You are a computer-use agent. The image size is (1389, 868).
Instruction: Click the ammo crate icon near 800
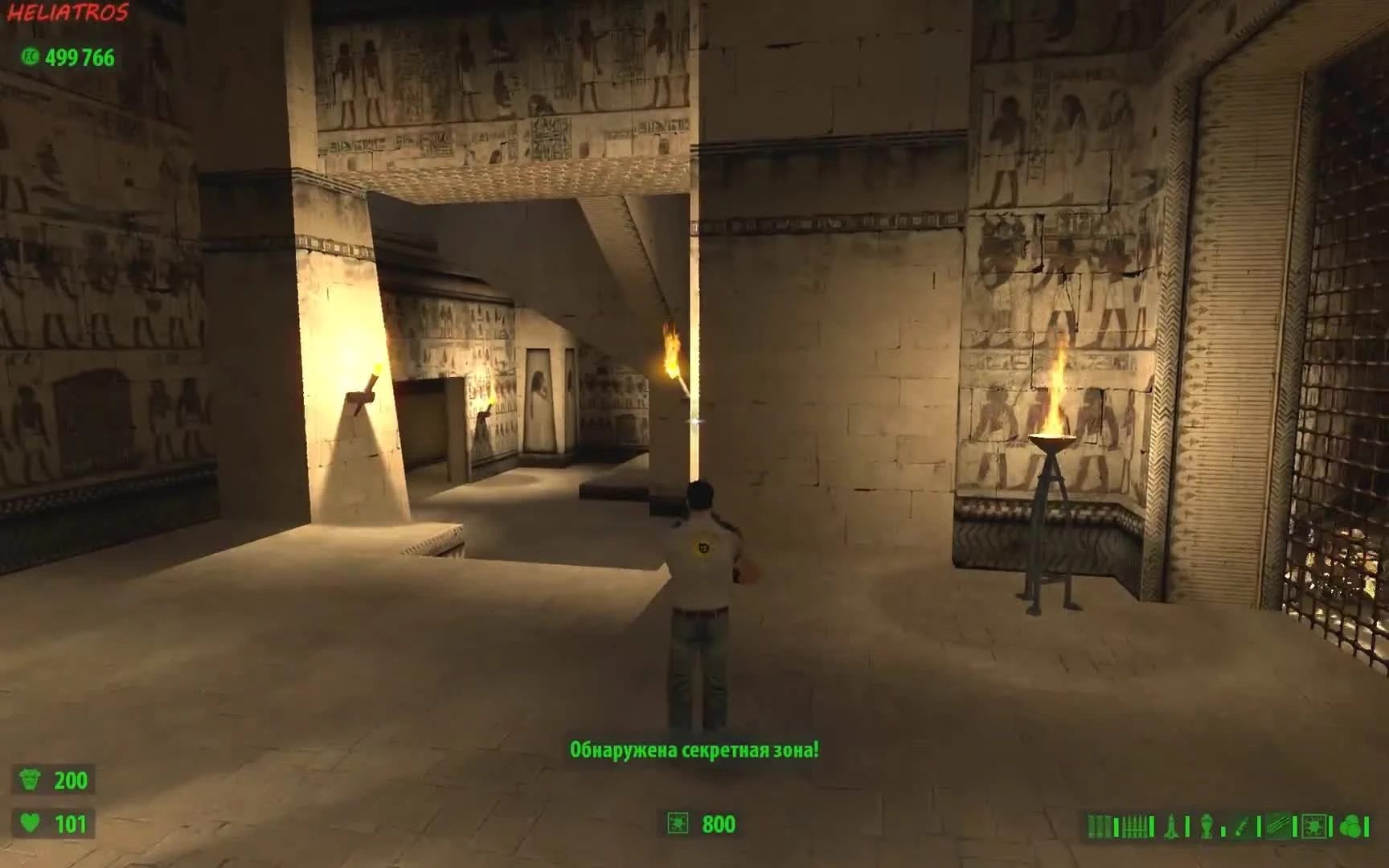click(676, 824)
